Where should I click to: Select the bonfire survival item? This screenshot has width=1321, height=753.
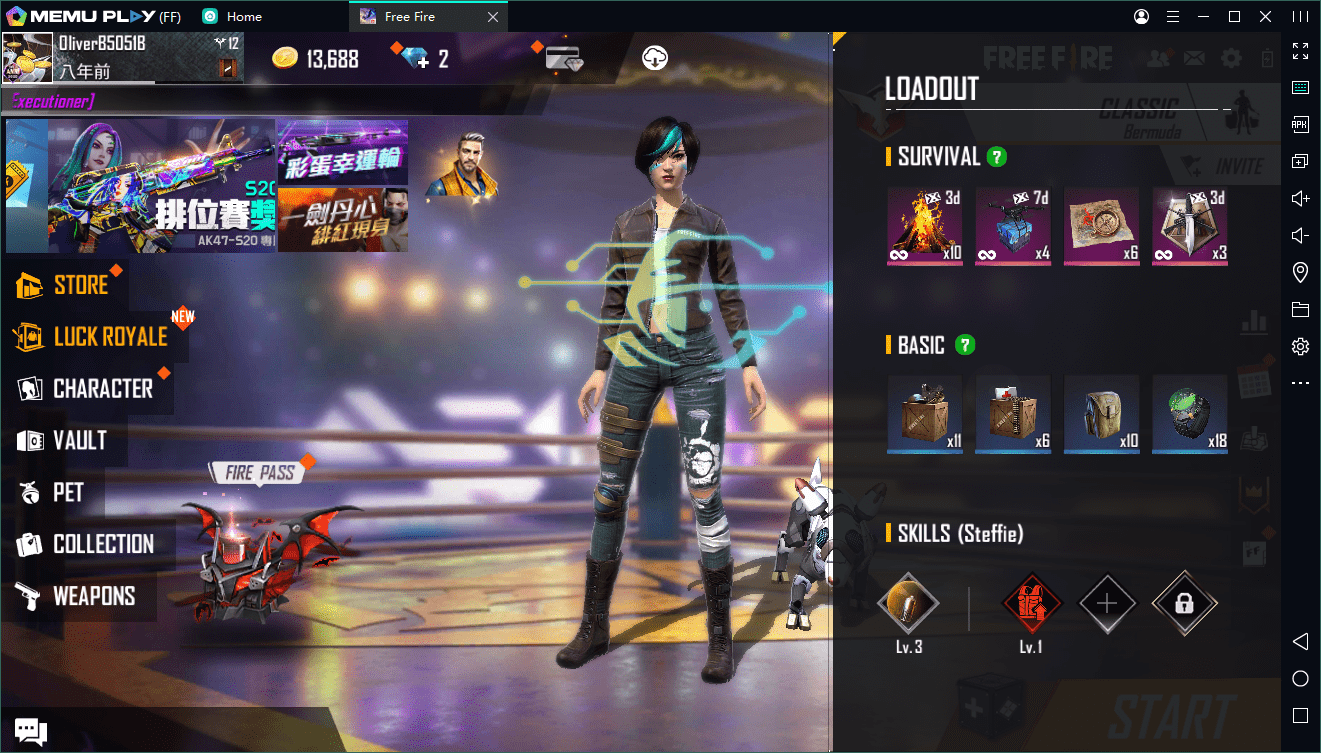coord(925,226)
